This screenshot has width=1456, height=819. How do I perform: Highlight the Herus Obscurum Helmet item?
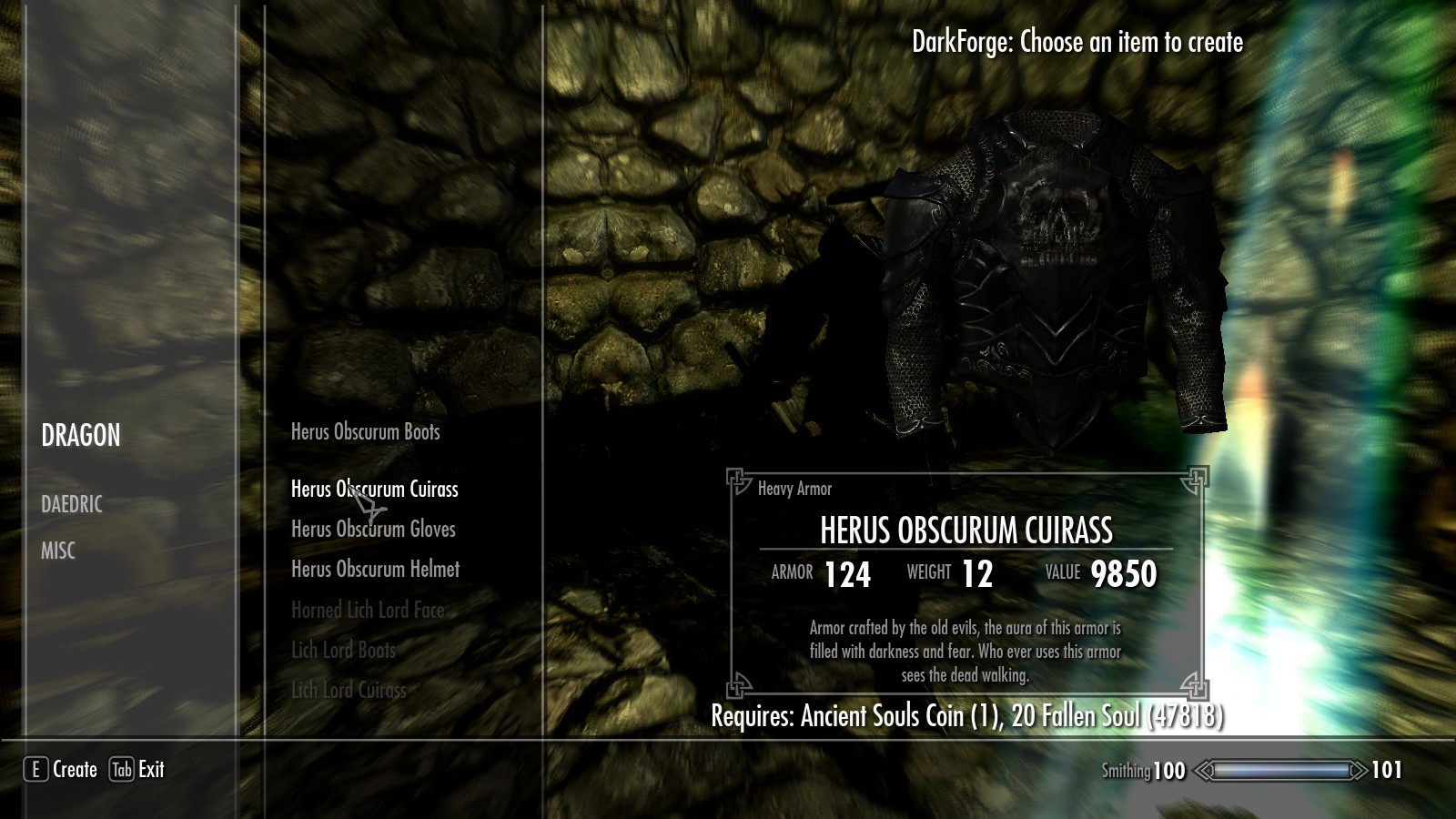tap(375, 570)
